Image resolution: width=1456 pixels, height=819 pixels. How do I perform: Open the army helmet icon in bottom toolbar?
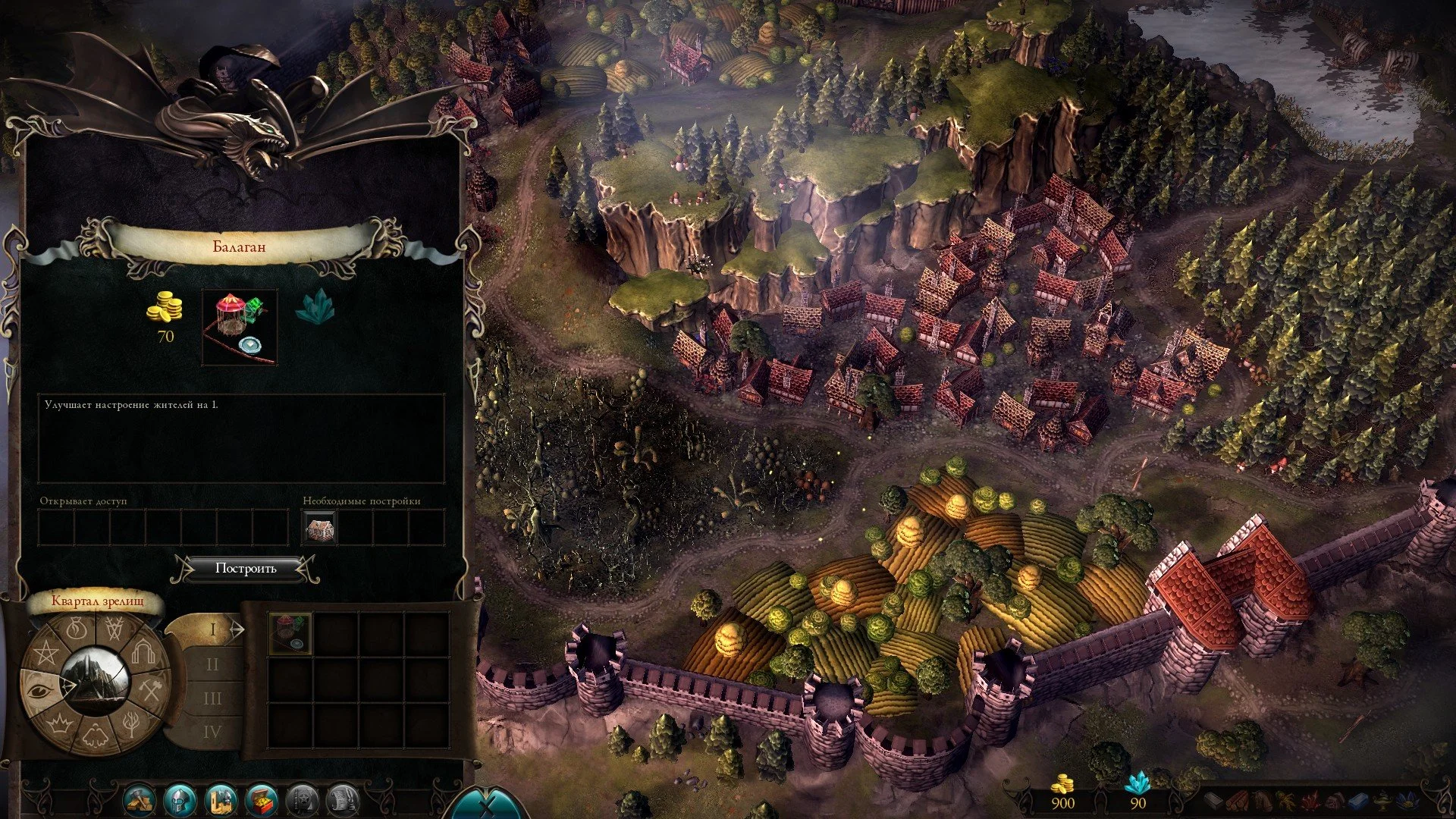pyautogui.click(x=180, y=800)
